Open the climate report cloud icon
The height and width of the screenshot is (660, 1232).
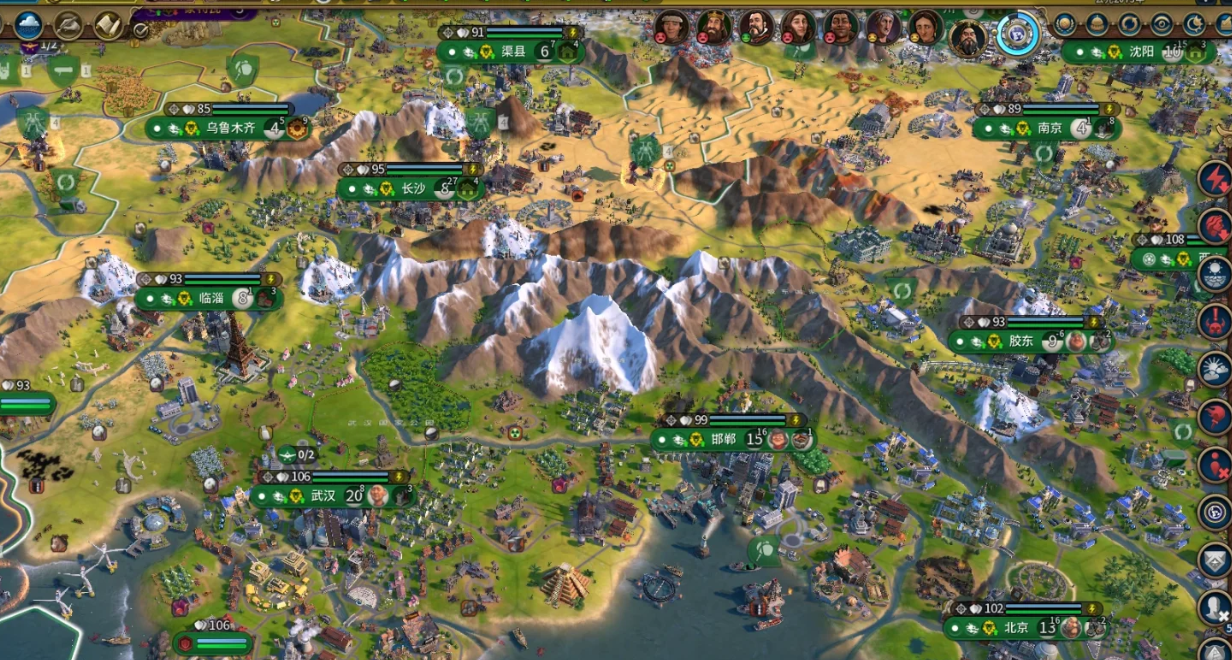pyautogui.click(x=28, y=24)
